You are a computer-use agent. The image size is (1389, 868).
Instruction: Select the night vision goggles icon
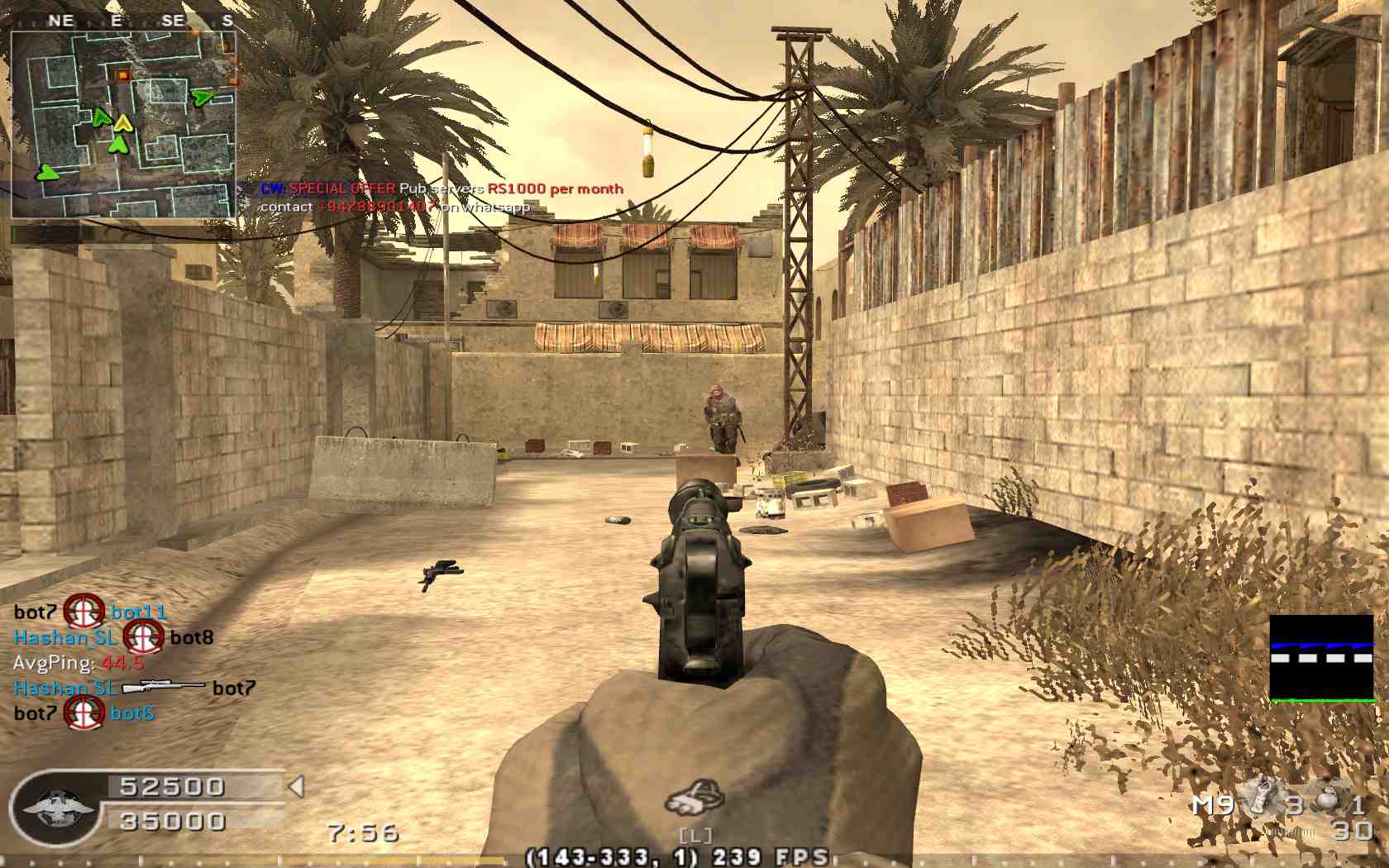tap(694, 798)
